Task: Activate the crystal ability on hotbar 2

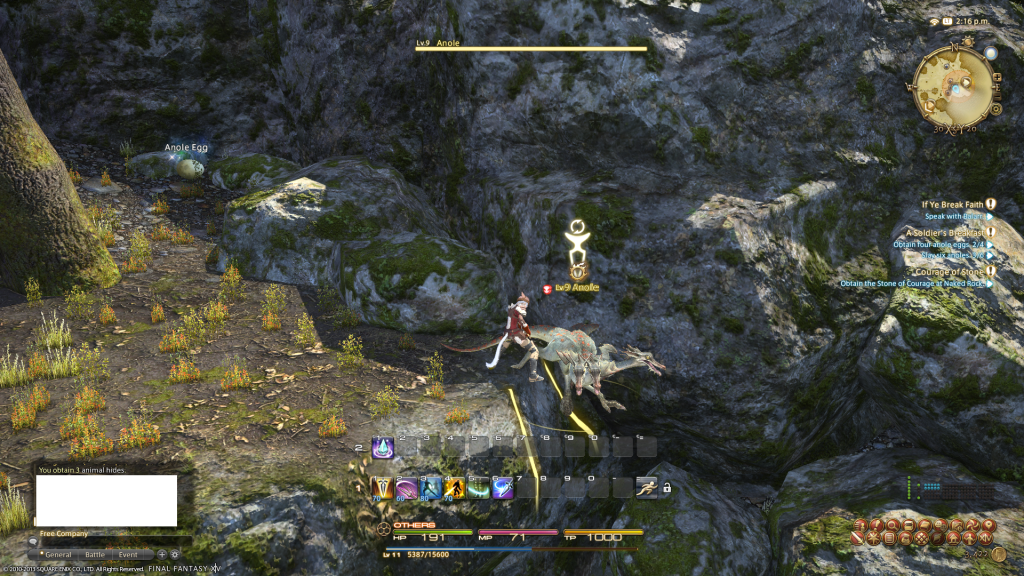Action: pos(382,447)
